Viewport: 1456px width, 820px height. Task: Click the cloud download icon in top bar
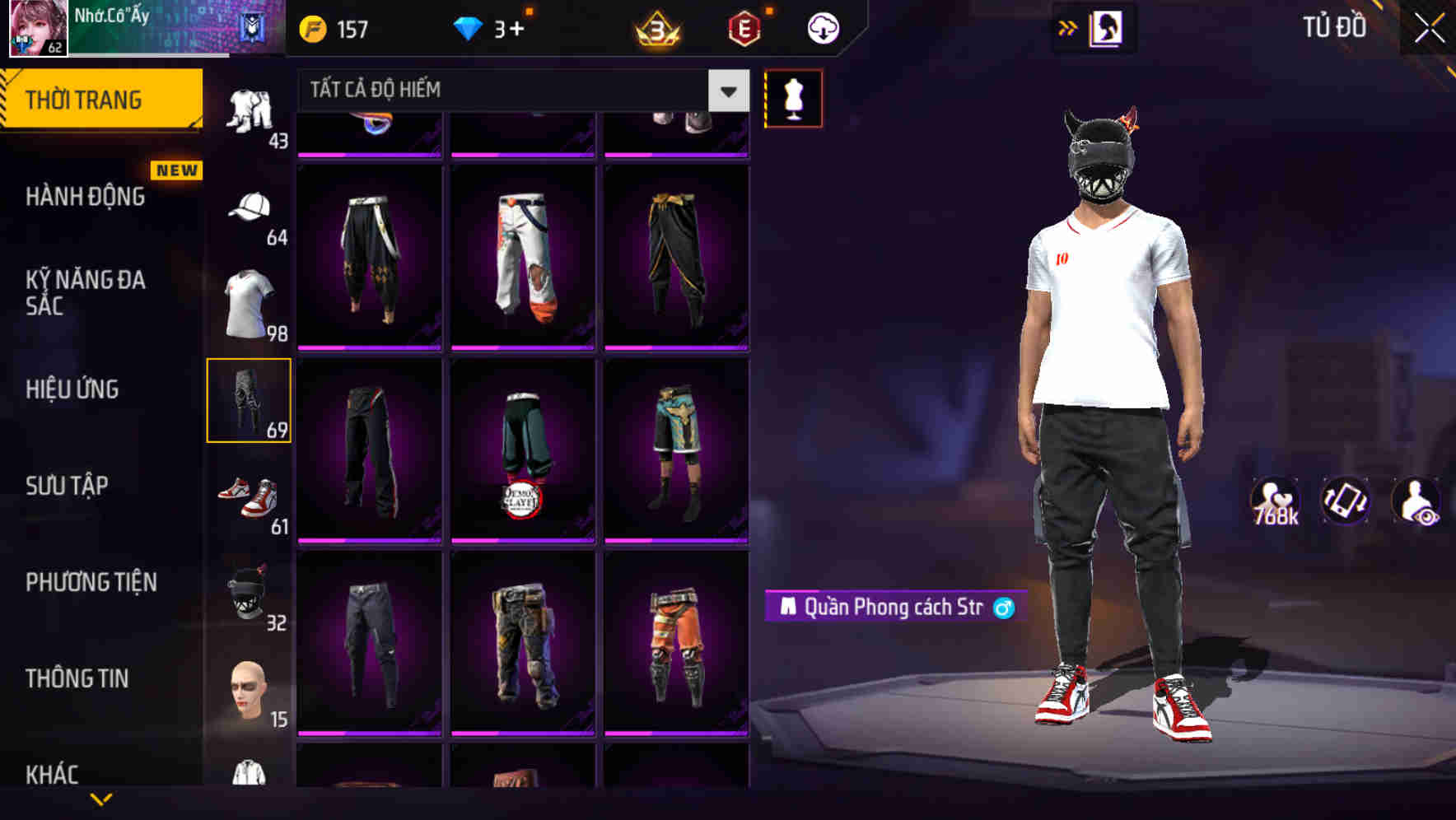(x=821, y=27)
